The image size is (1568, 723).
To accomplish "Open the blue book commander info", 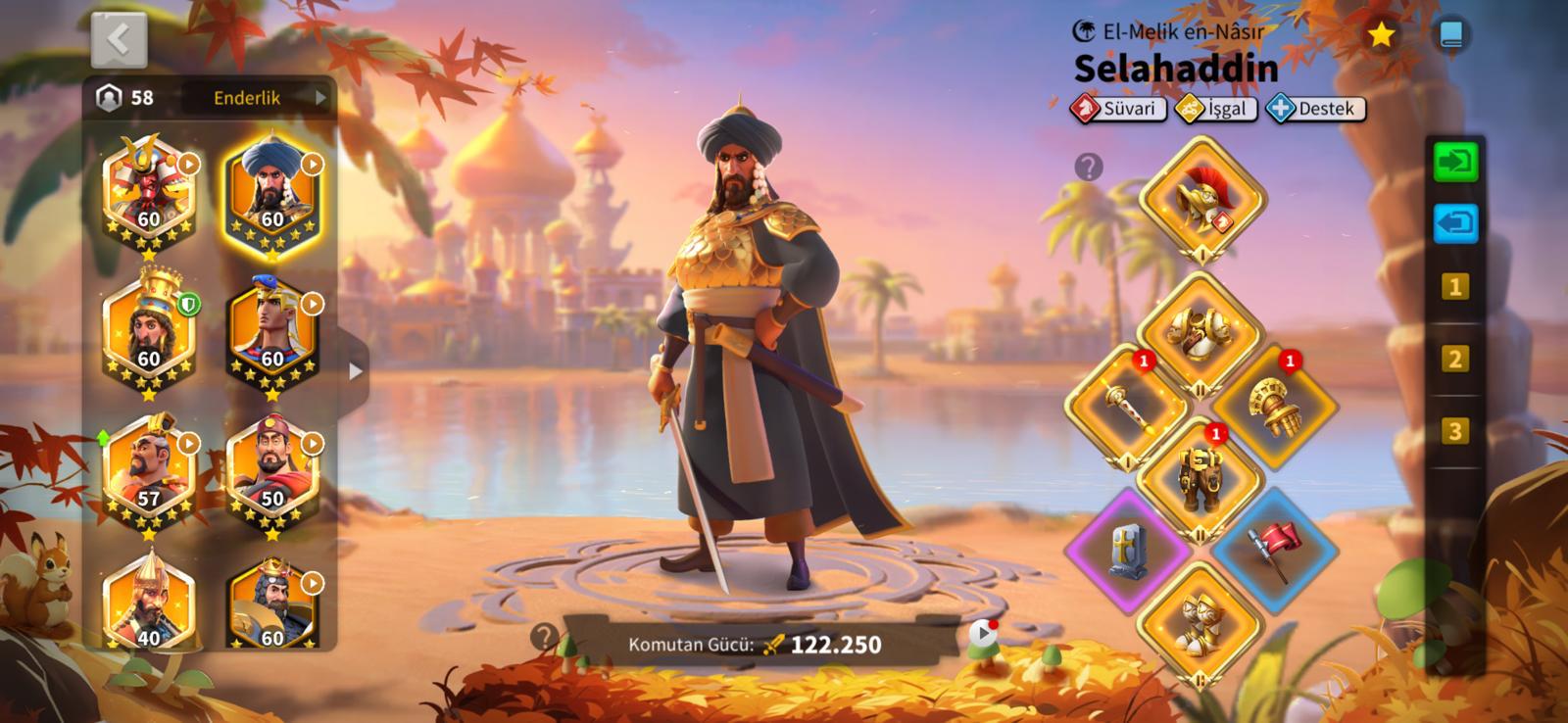I will pyautogui.click(x=1450, y=35).
